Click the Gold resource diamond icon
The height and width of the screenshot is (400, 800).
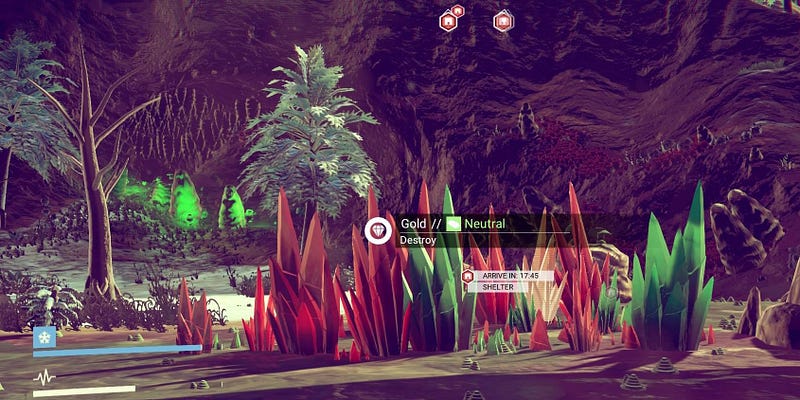tap(379, 231)
